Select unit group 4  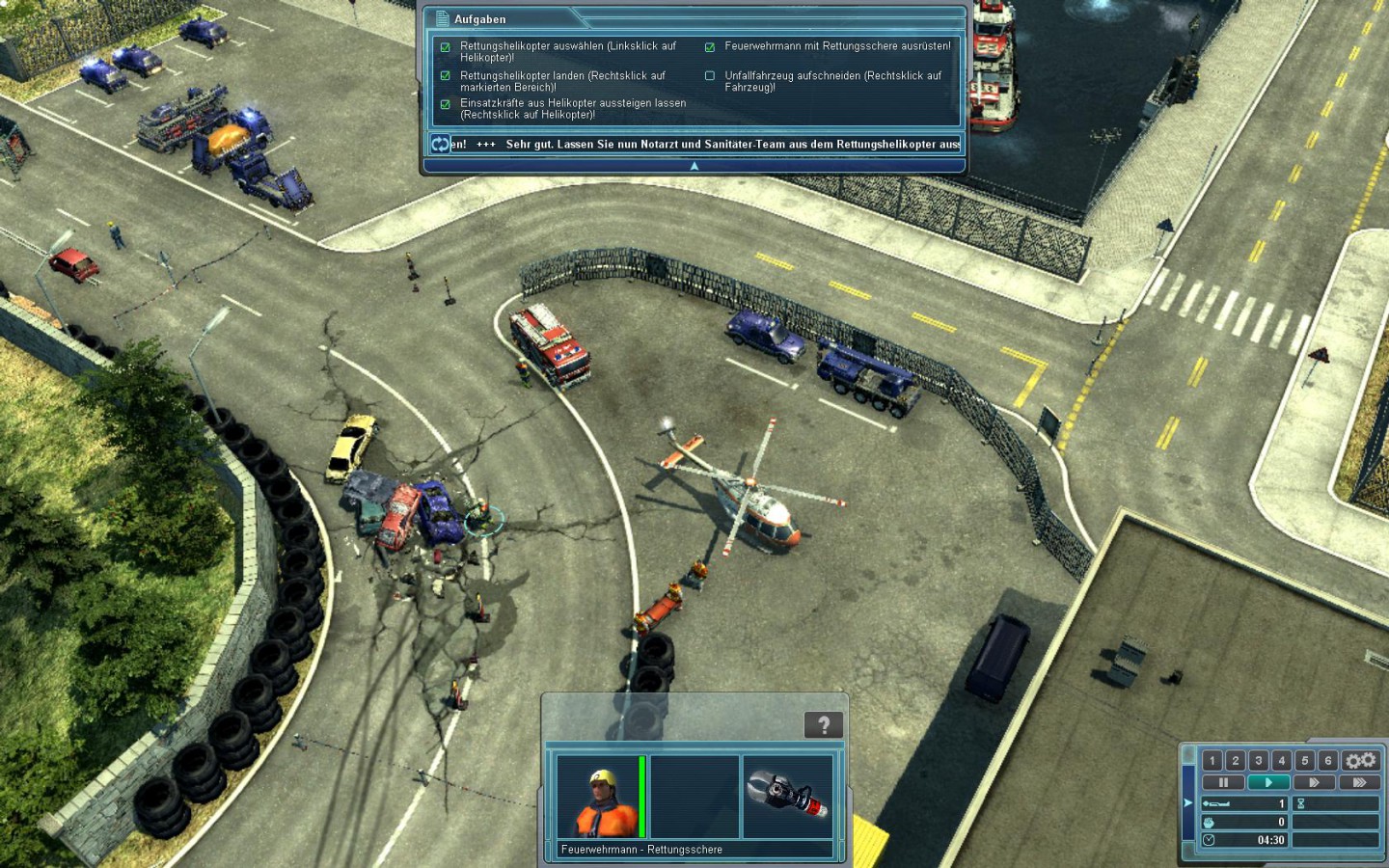(x=1282, y=760)
